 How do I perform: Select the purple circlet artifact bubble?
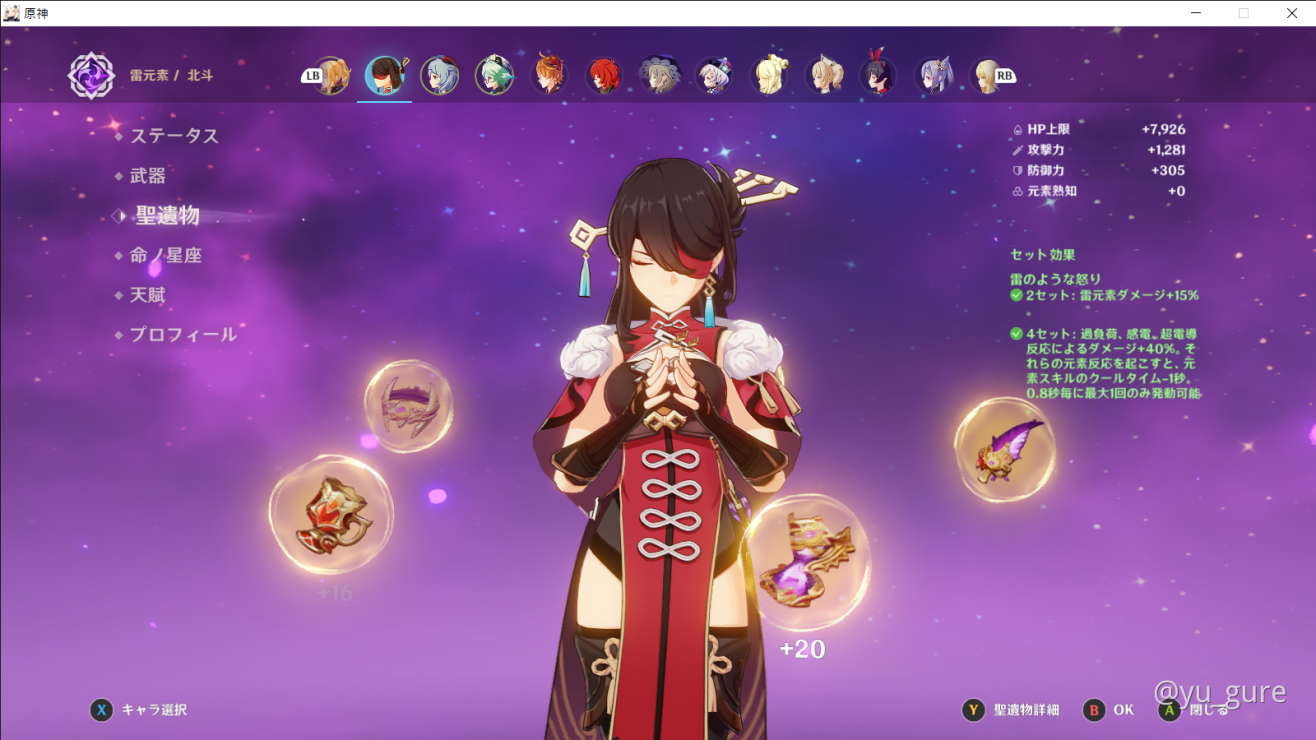(408, 406)
